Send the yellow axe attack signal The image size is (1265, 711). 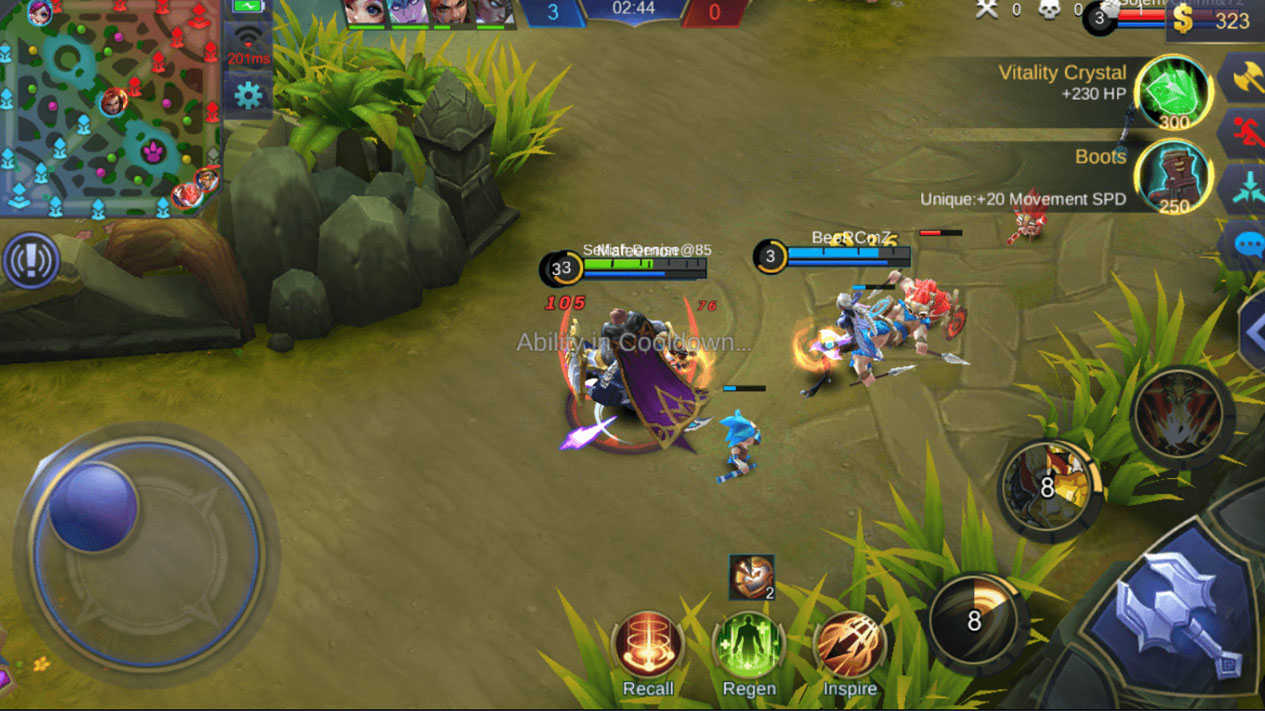pyautogui.click(x=1246, y=78)
